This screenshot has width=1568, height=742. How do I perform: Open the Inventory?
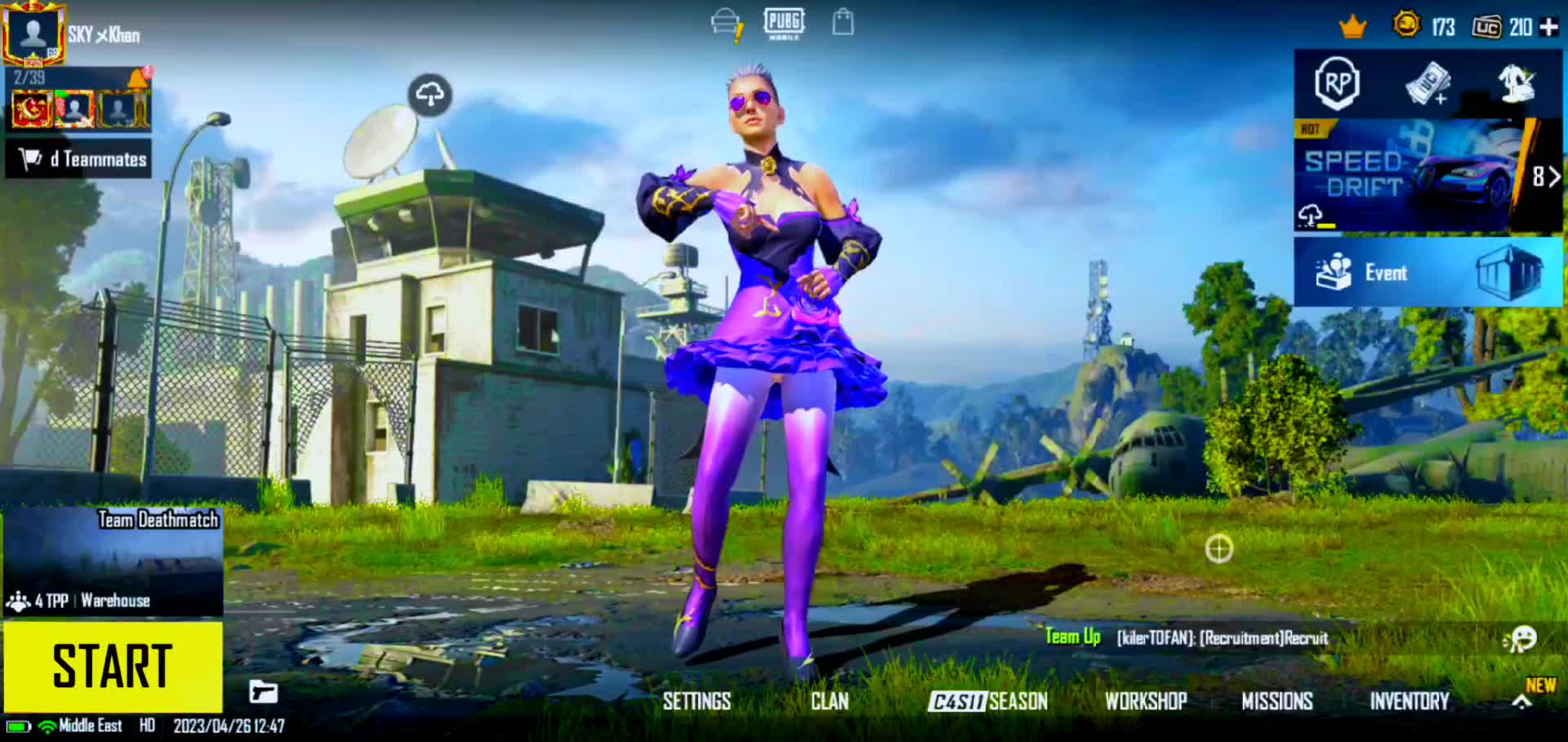point(1410,701)
